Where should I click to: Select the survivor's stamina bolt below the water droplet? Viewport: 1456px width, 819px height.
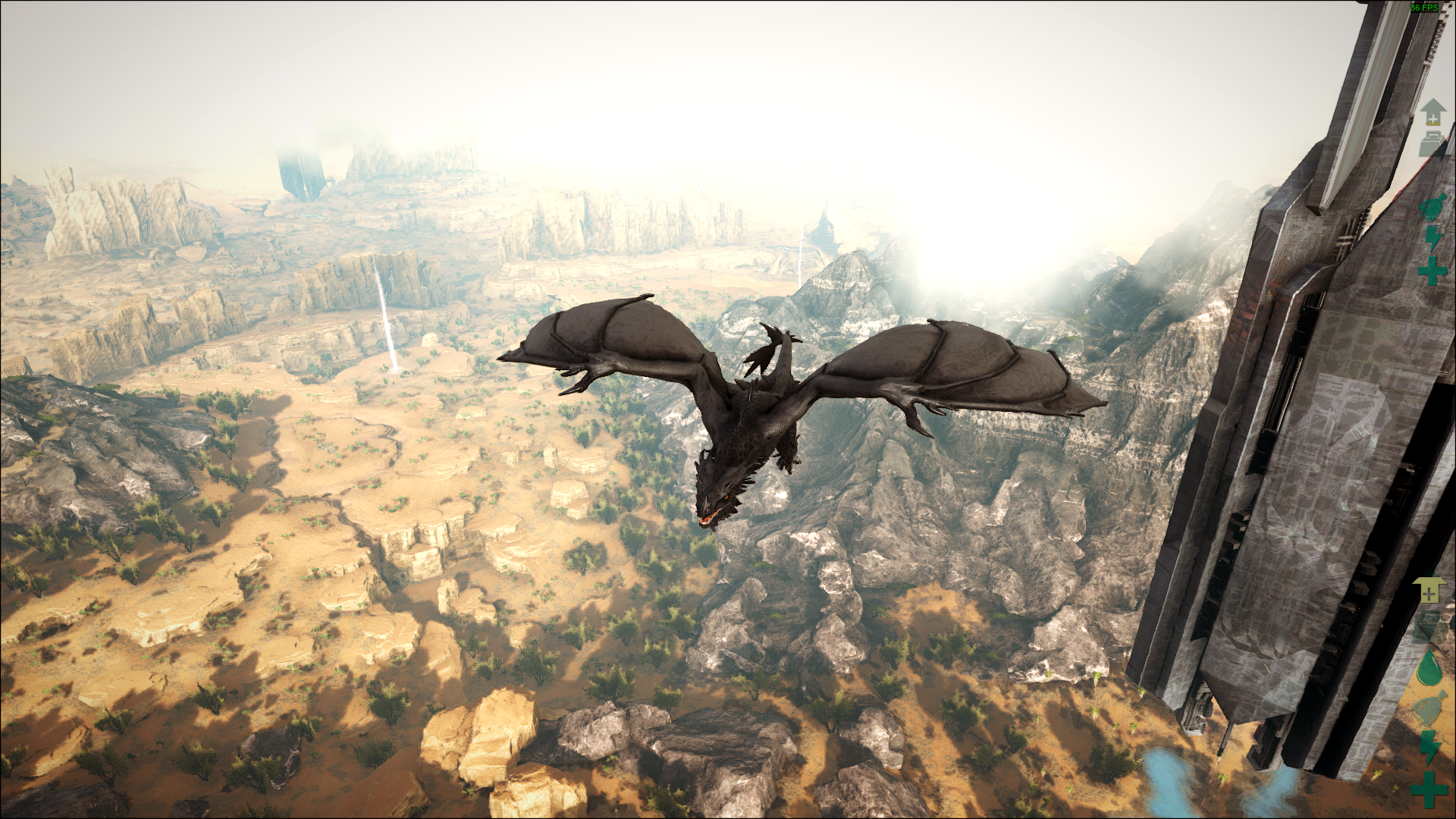point(1429,747)
